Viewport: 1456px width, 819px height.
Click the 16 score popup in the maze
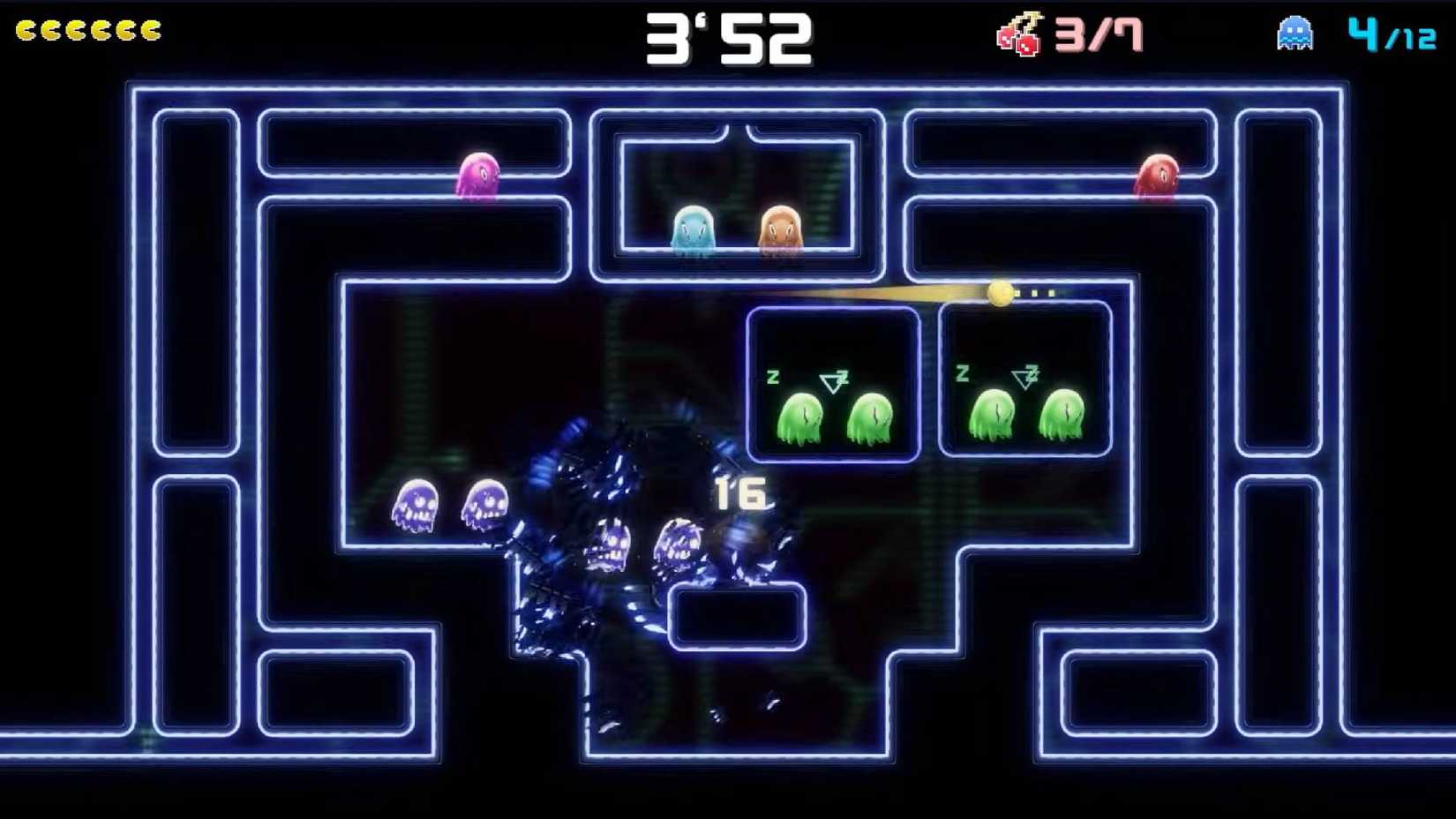click(x=741, y=490)
